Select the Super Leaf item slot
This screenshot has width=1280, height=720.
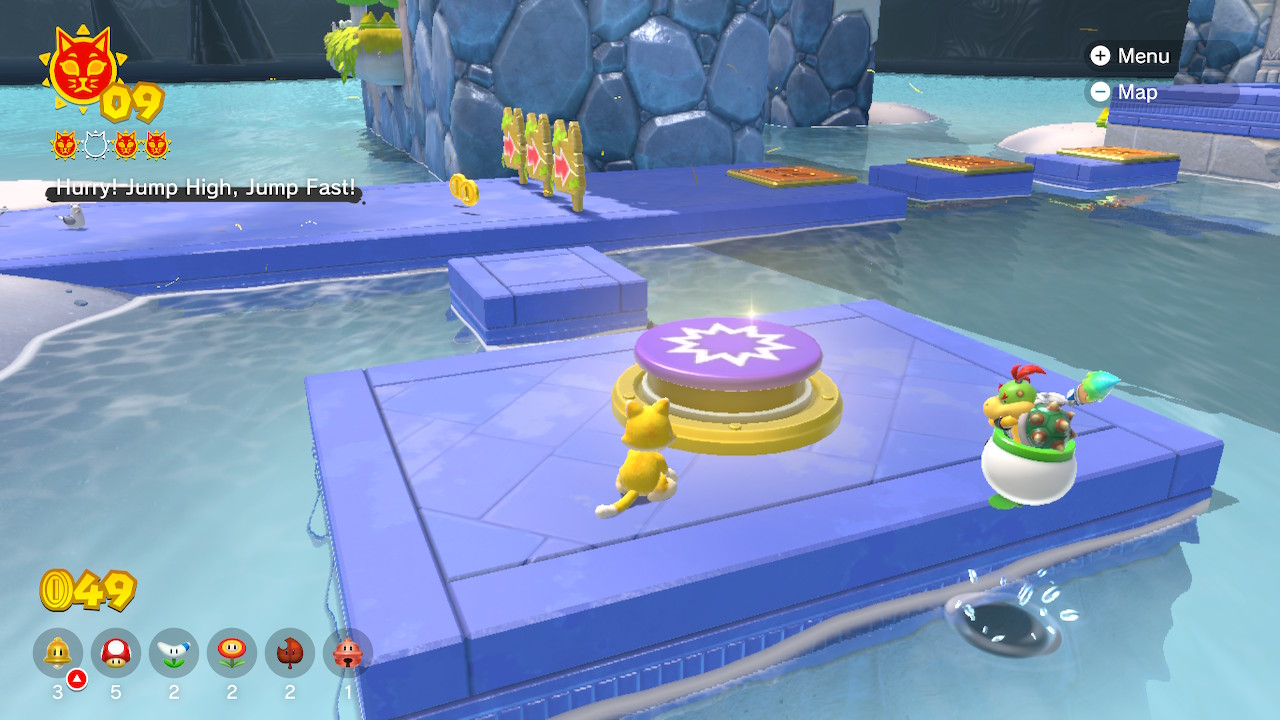(290, 654)
